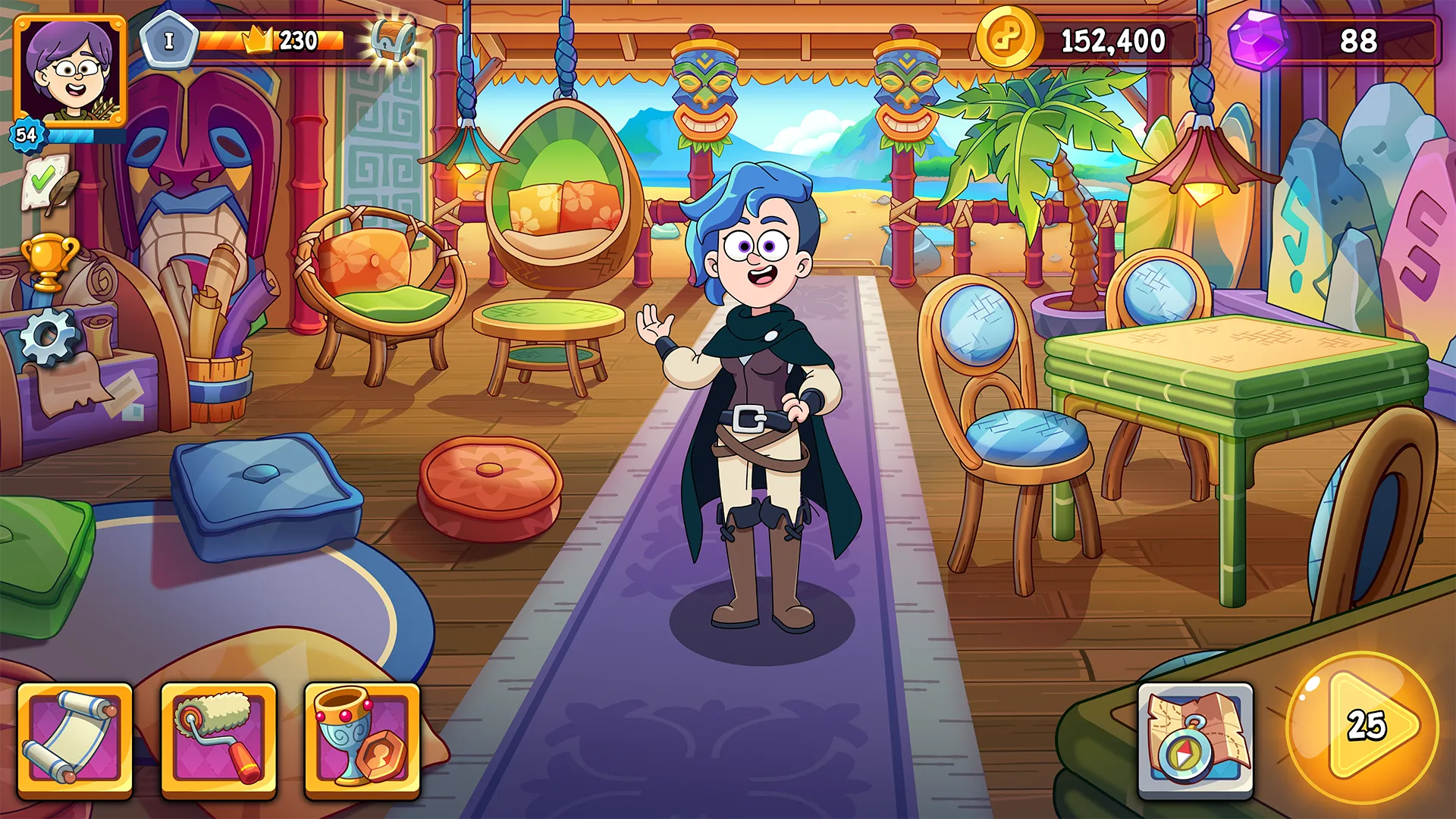
Task: Play level 25 with the orange button
Action: coord(1363,728)
